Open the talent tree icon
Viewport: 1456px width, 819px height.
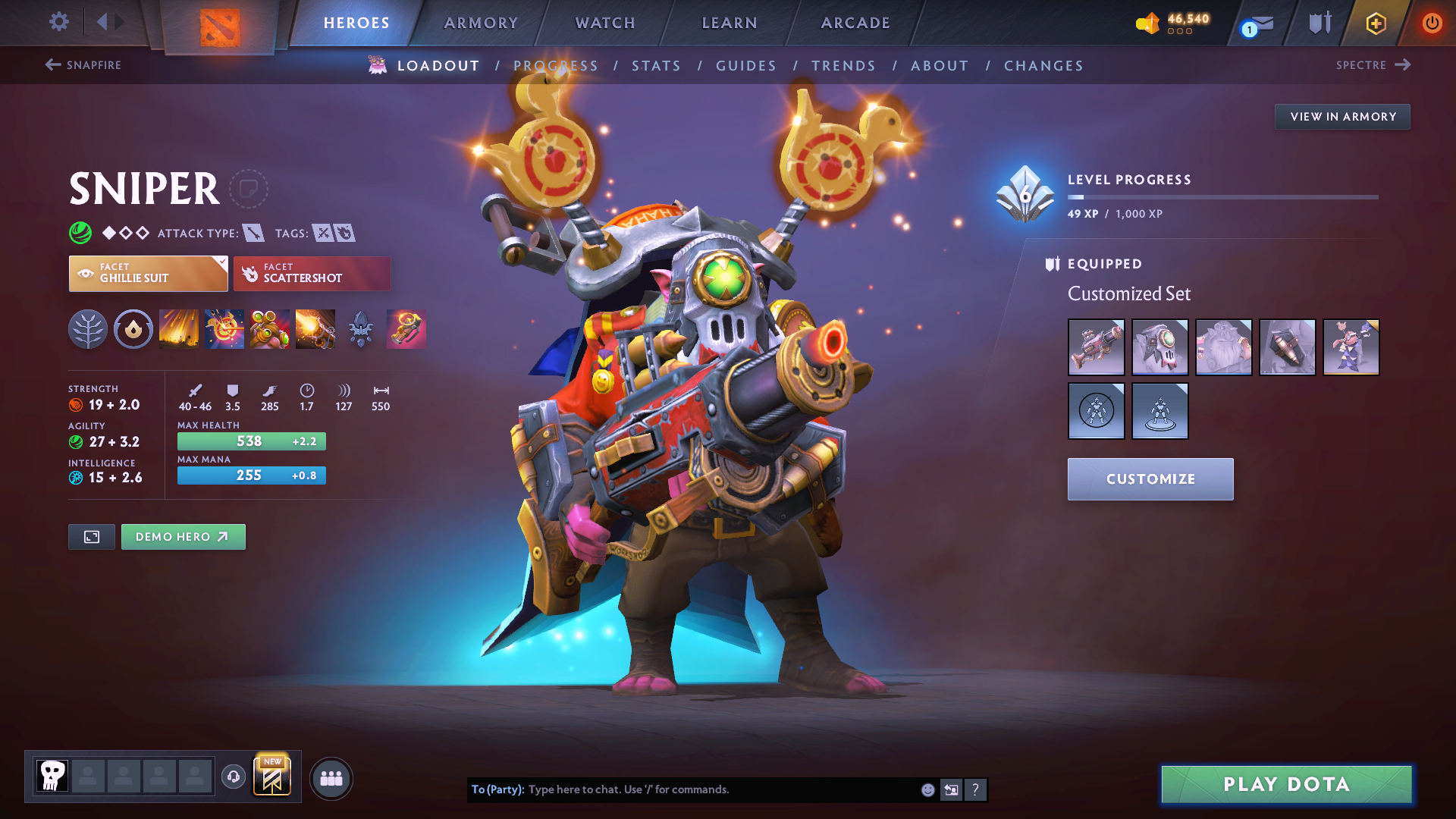click(87, 329)
